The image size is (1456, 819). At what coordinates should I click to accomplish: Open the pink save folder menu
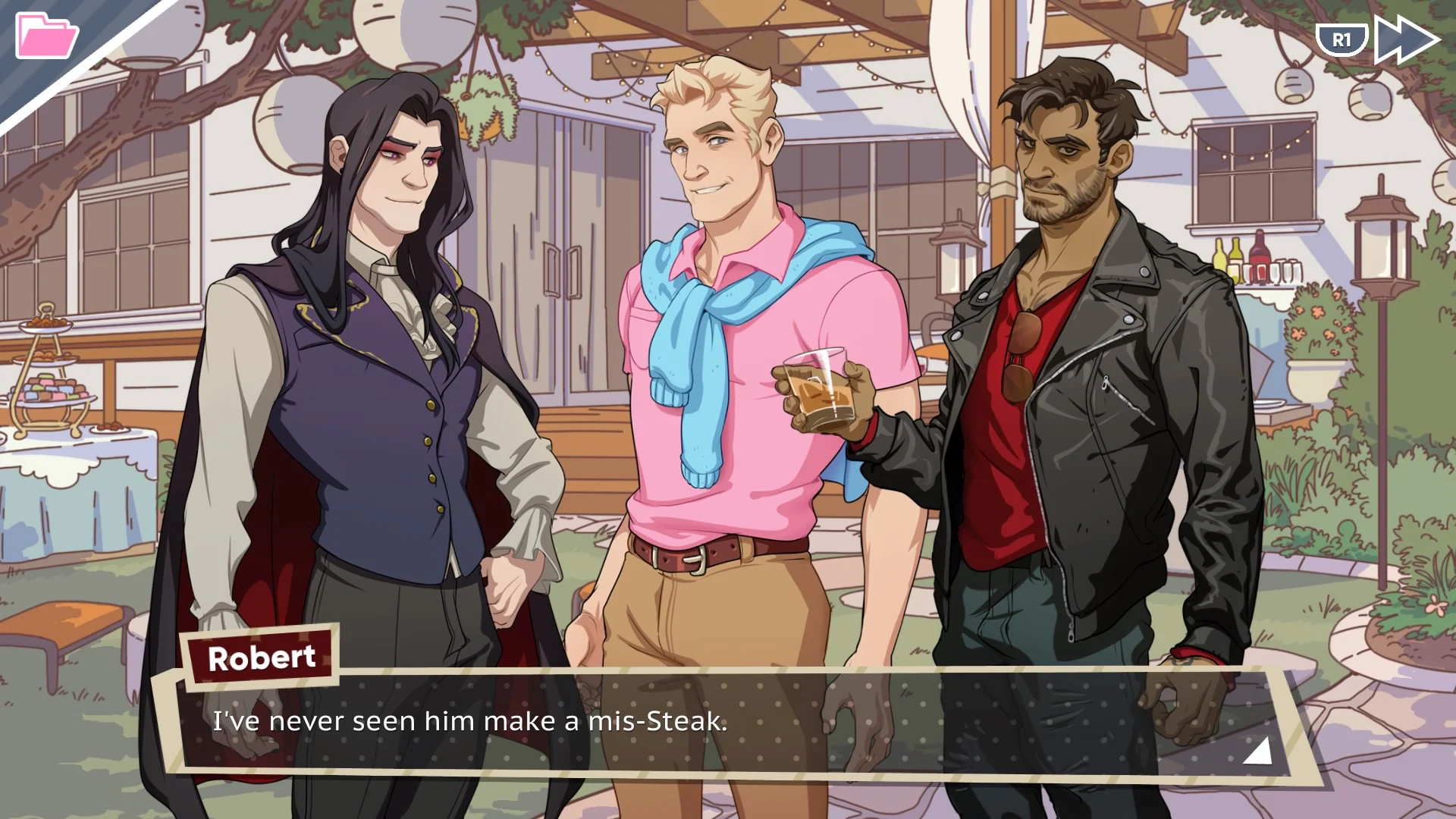click(x=45, y=34)
